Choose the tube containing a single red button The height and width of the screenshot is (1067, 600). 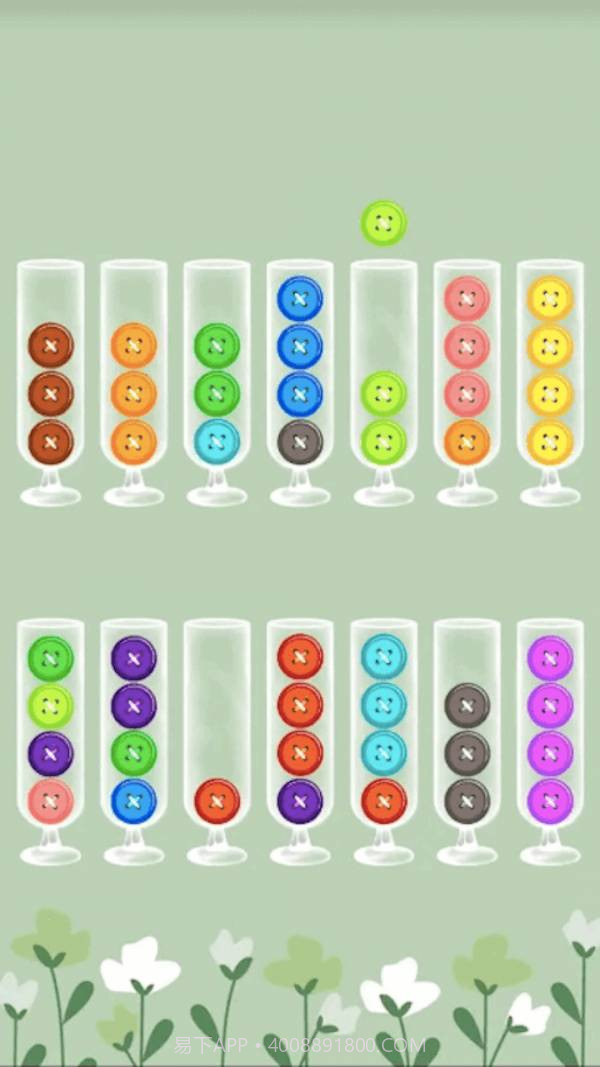click(x=217, y=740)
